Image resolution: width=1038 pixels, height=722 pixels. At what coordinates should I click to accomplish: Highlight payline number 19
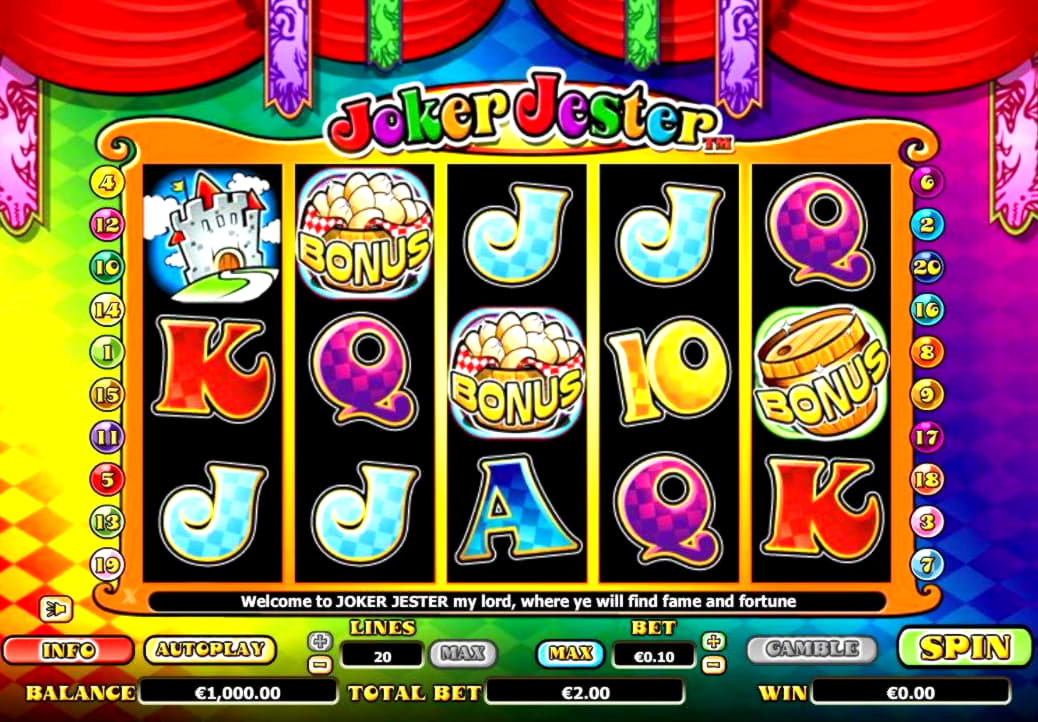[106, 564]
